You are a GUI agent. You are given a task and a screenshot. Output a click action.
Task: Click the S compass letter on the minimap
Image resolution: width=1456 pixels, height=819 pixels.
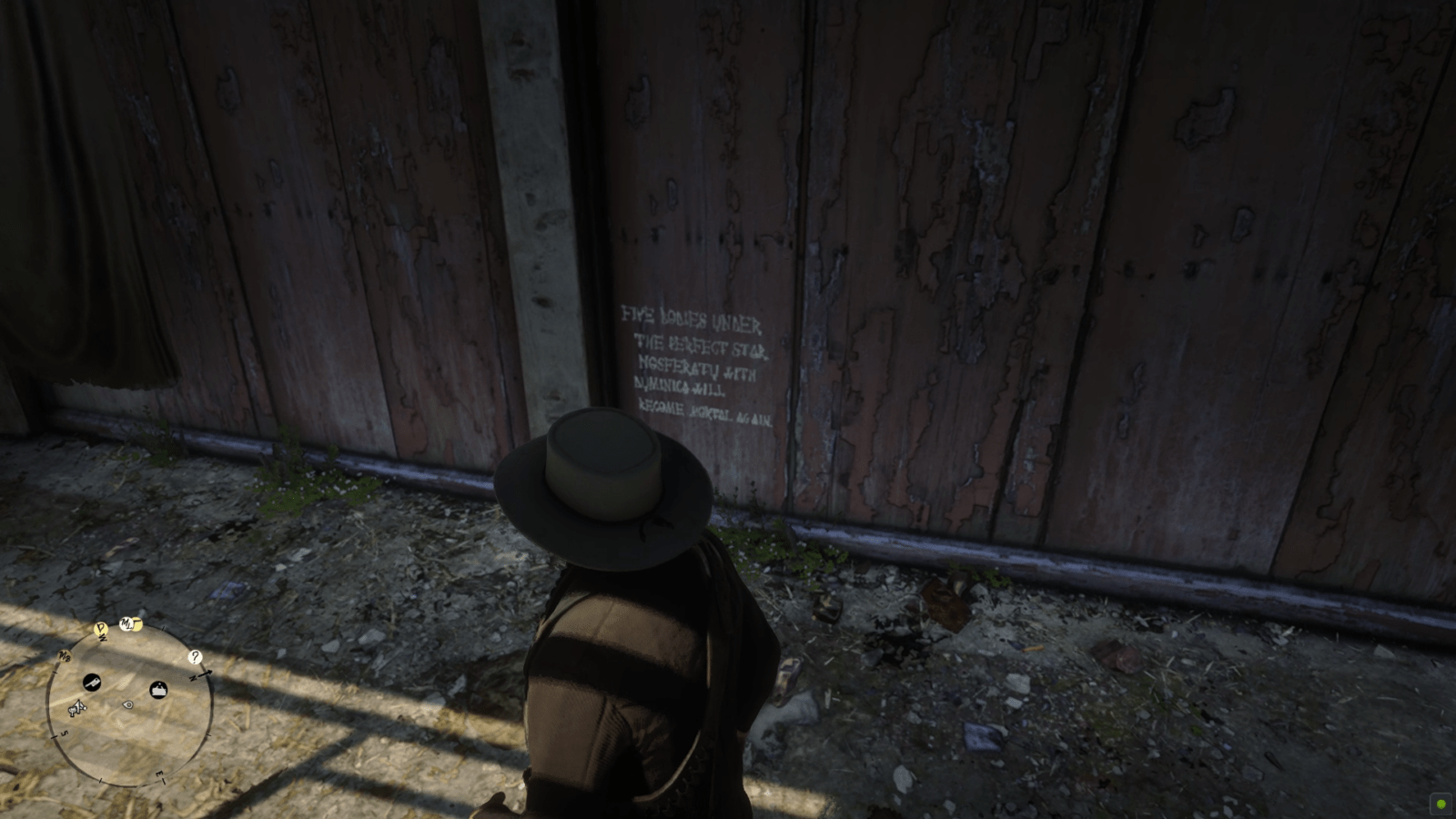(x=64, y=733)
